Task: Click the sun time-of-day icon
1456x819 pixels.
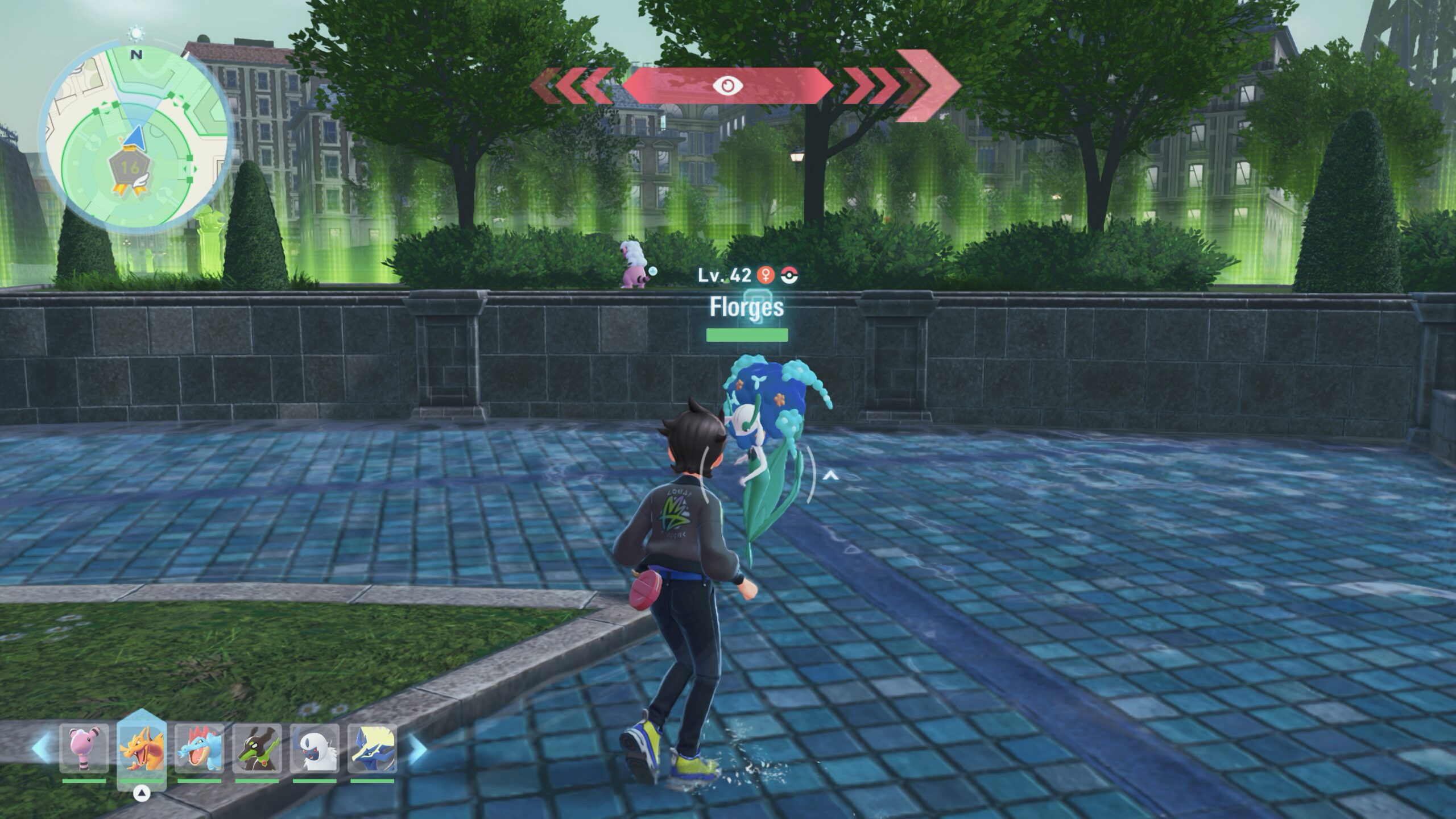Action: pos(136,34)
